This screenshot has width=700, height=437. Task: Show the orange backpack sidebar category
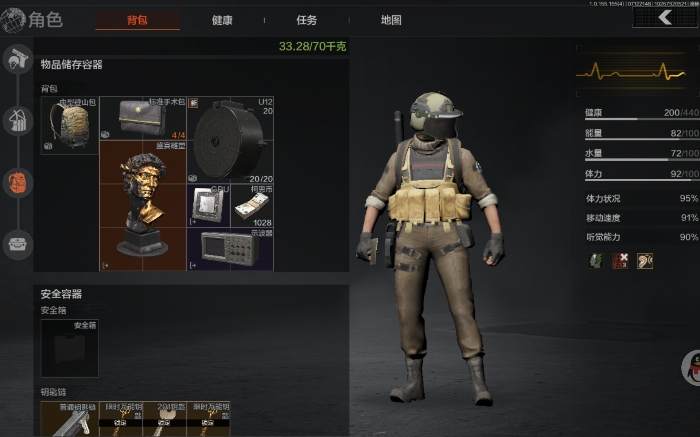pos(17,183)
